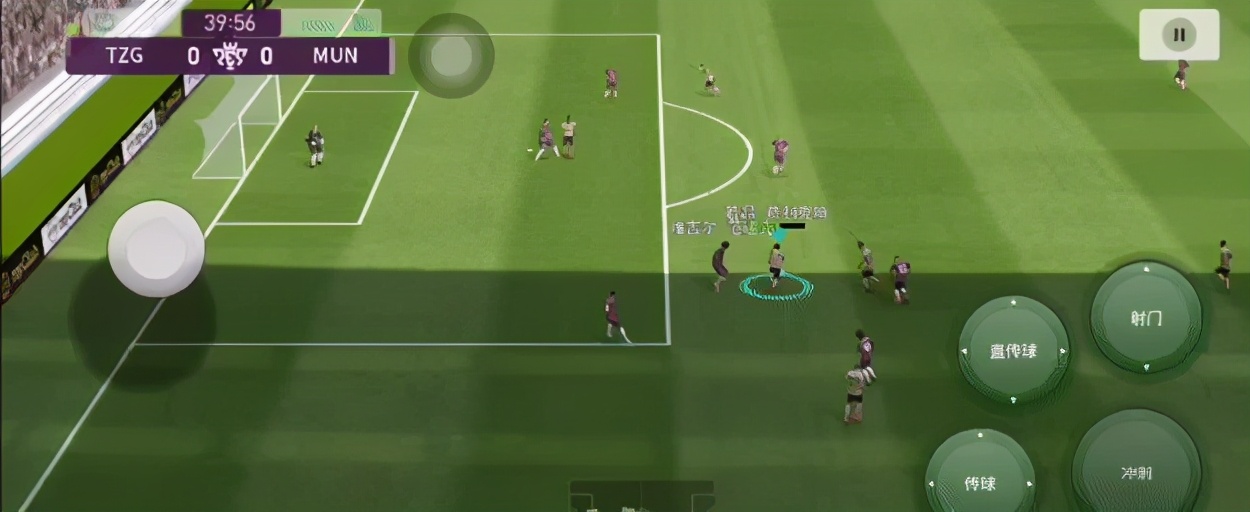The height and width of the screenshot is (512, 1250).
Task: Tap the 直传球 through pass button
Action: pos(1013,351)
